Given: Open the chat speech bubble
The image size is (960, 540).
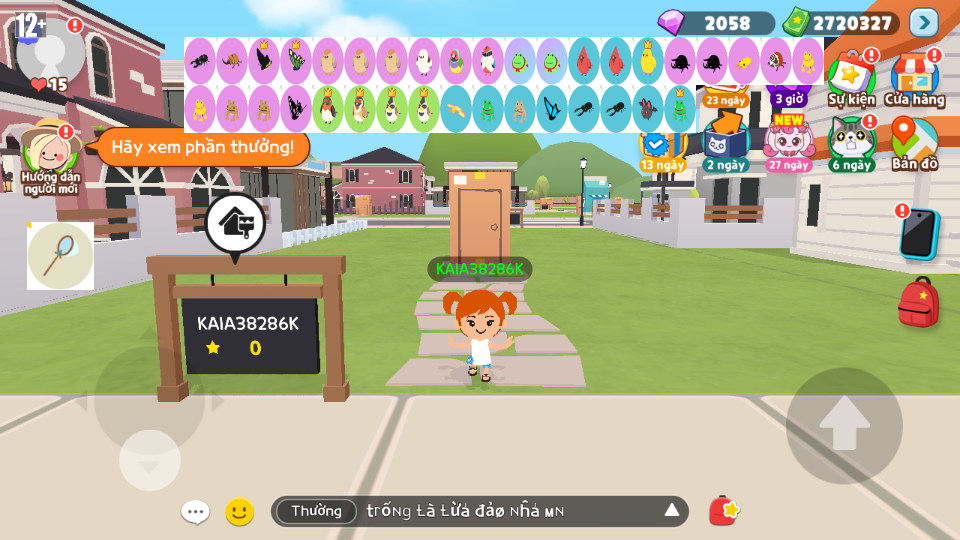Looking at the screenshot, I should [195, 512].
